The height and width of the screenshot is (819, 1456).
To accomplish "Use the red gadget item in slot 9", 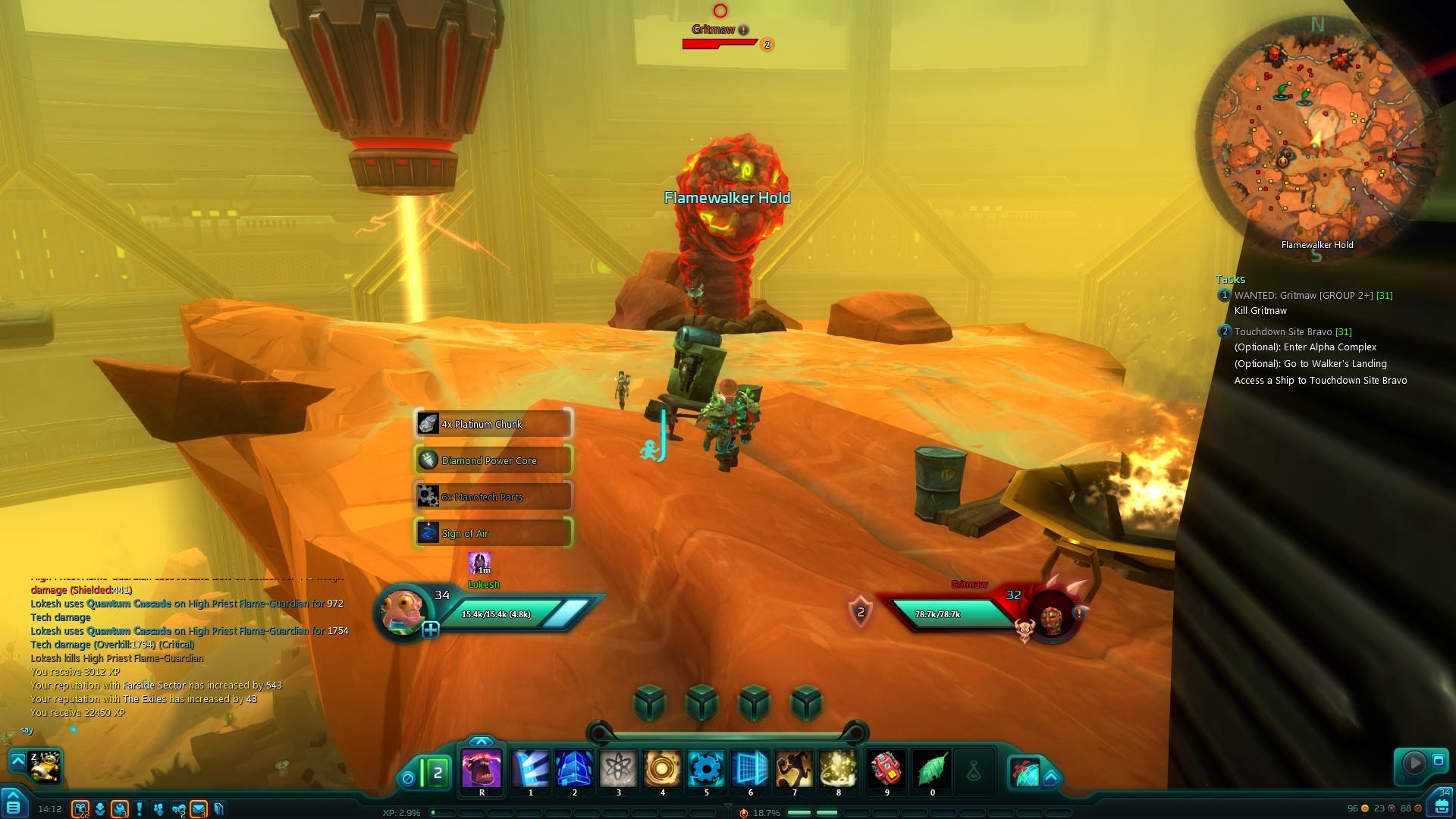I will pyautogui.click(x=886, y=769).
